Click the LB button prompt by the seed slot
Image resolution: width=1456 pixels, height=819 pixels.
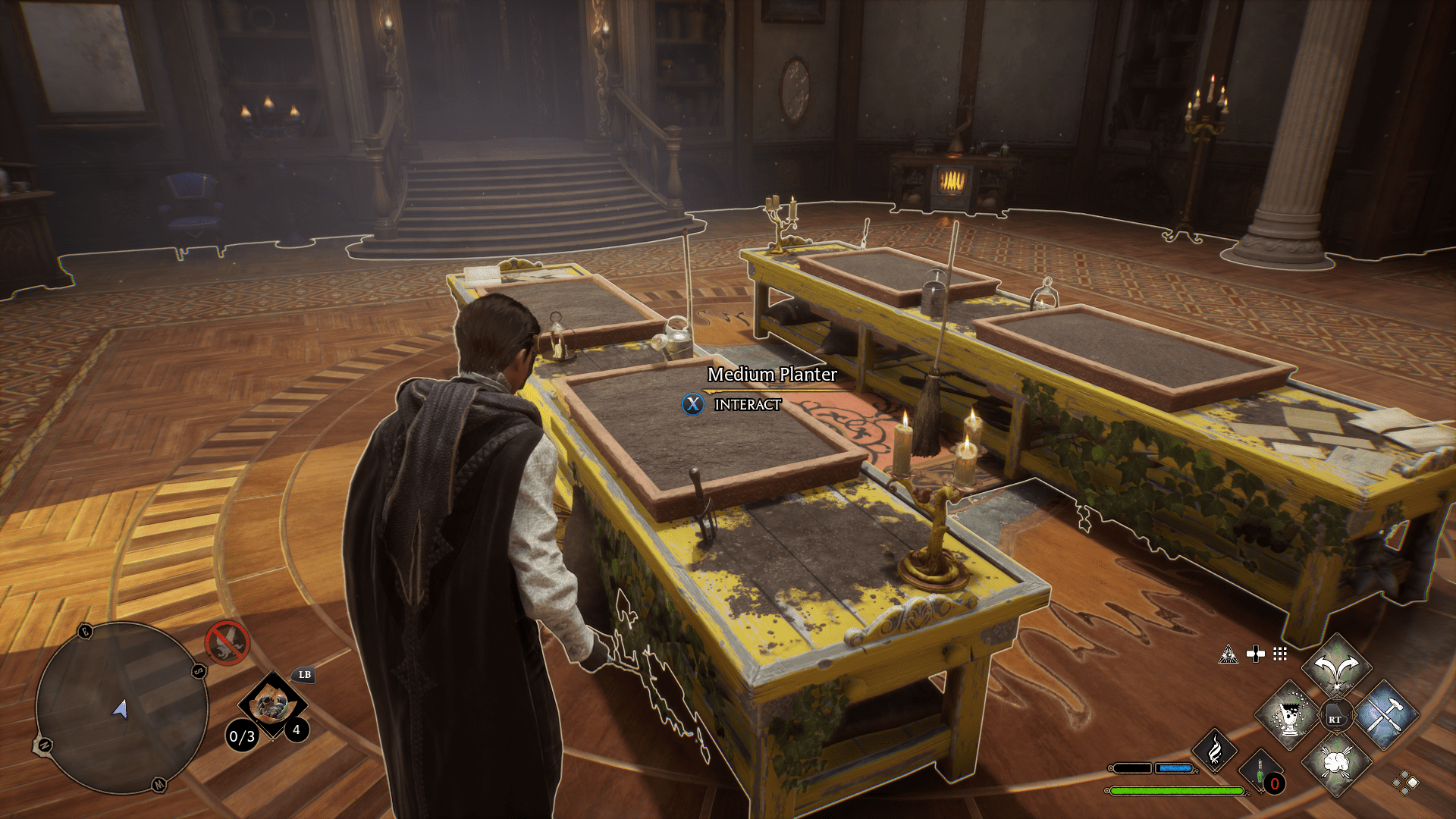pos(304,676)
